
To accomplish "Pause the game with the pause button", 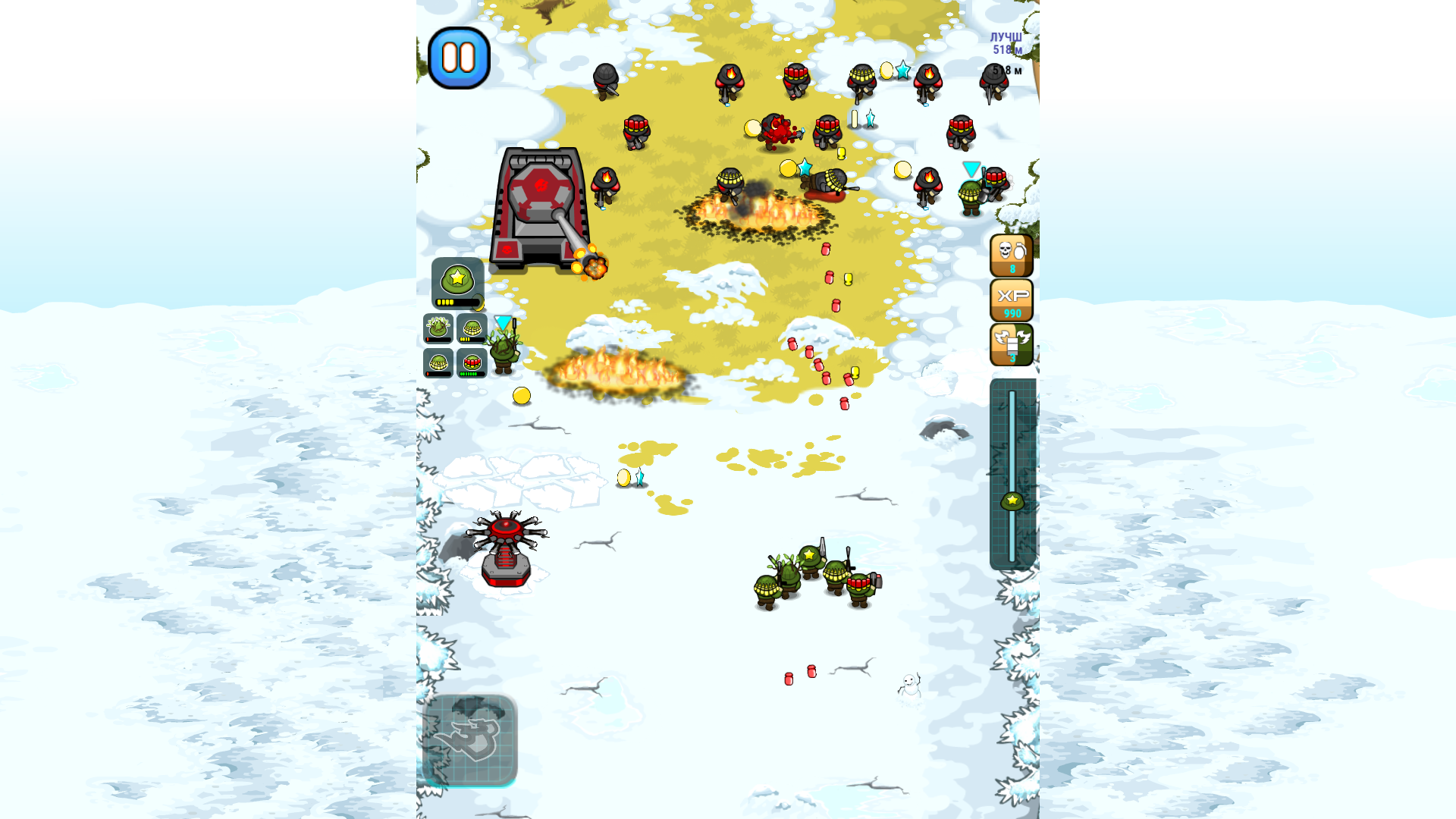I will pyautogui.click(x=459, y=59).
